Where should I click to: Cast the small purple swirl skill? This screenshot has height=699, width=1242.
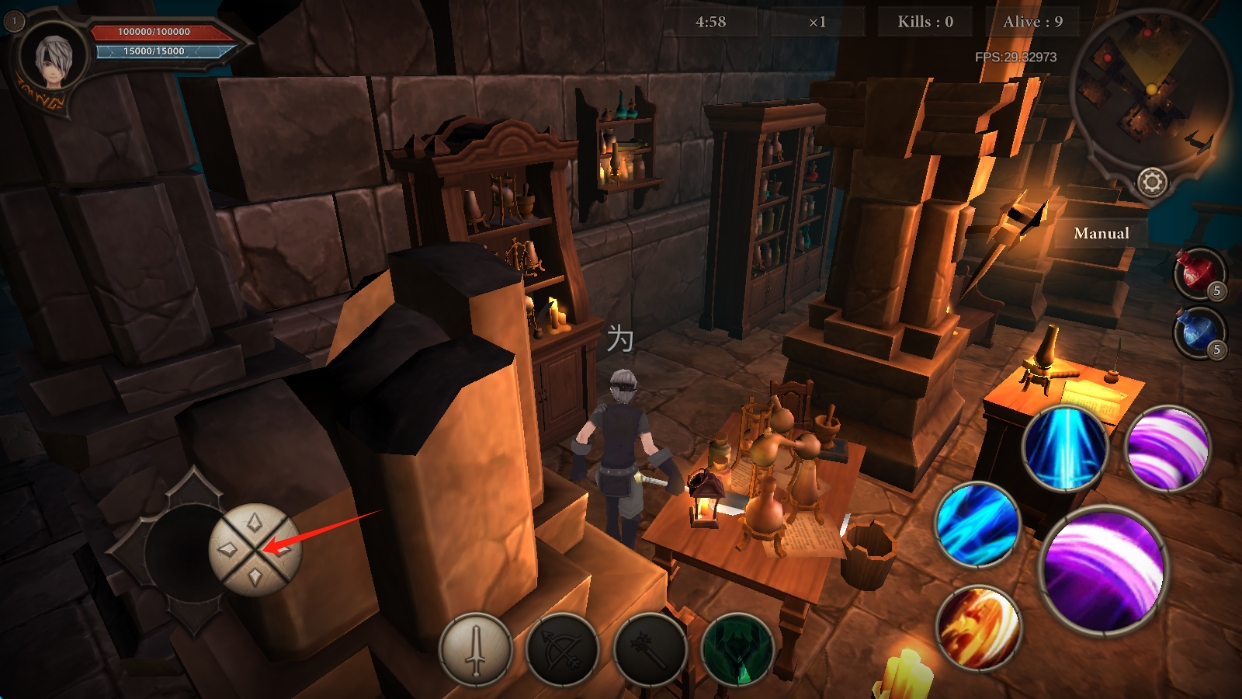pos(1168,448)
